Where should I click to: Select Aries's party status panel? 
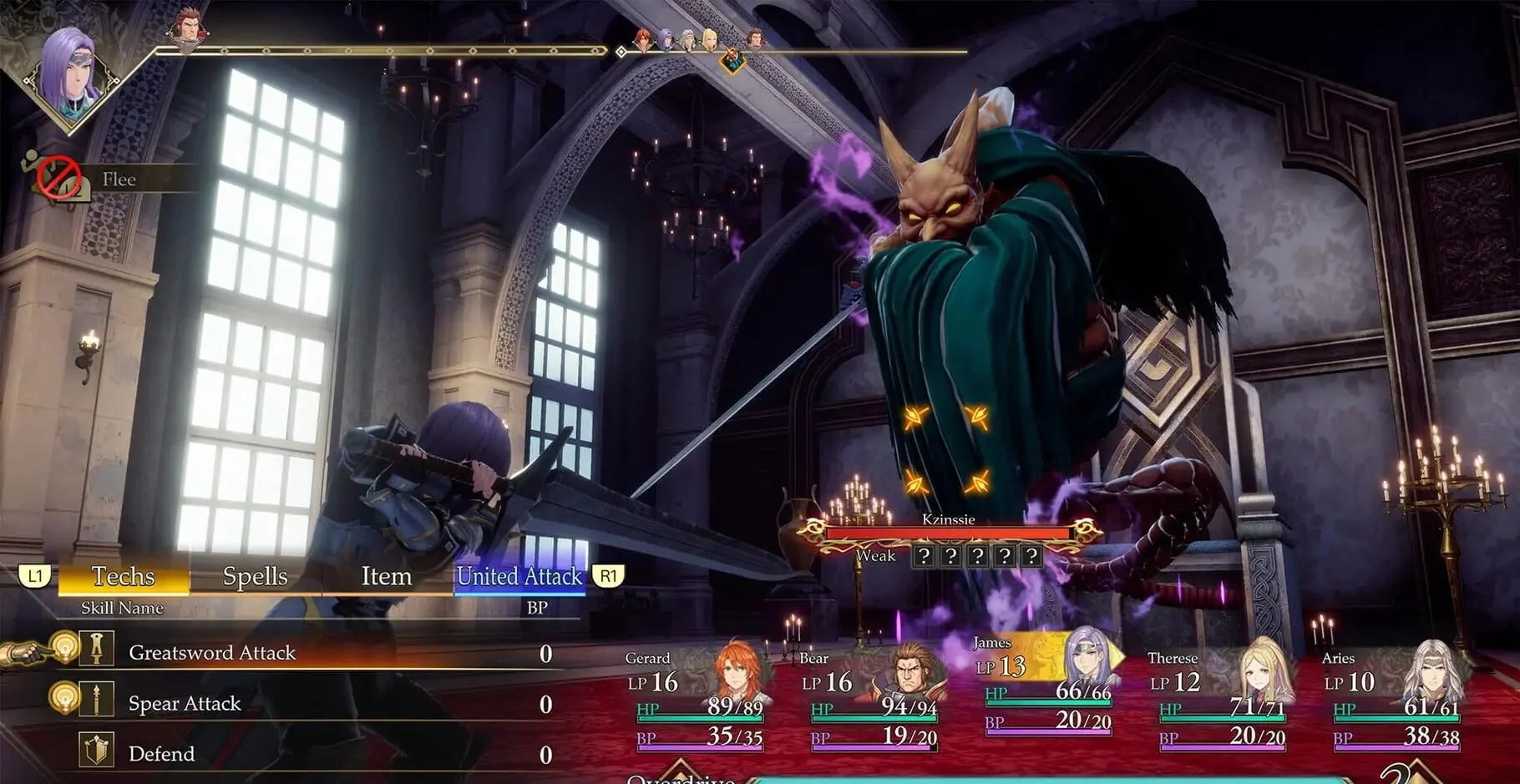coord(1394,697)
